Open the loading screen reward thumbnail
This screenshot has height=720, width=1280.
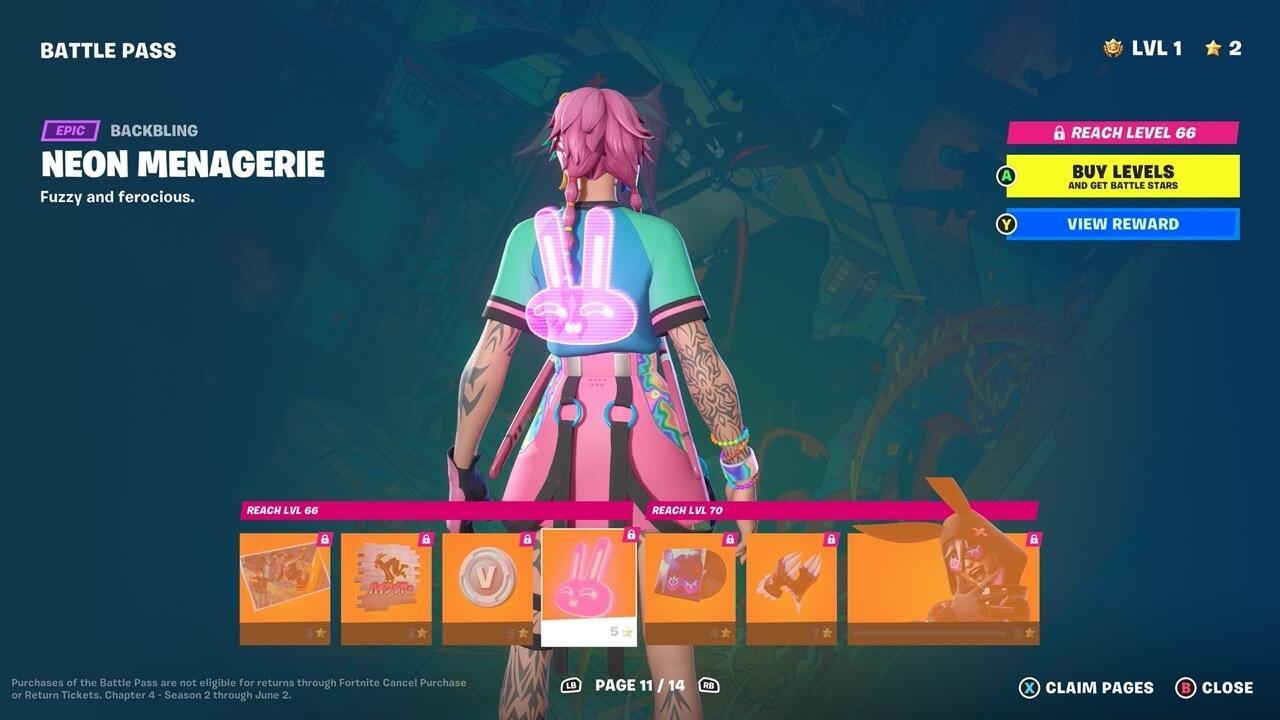click(283, 580)
